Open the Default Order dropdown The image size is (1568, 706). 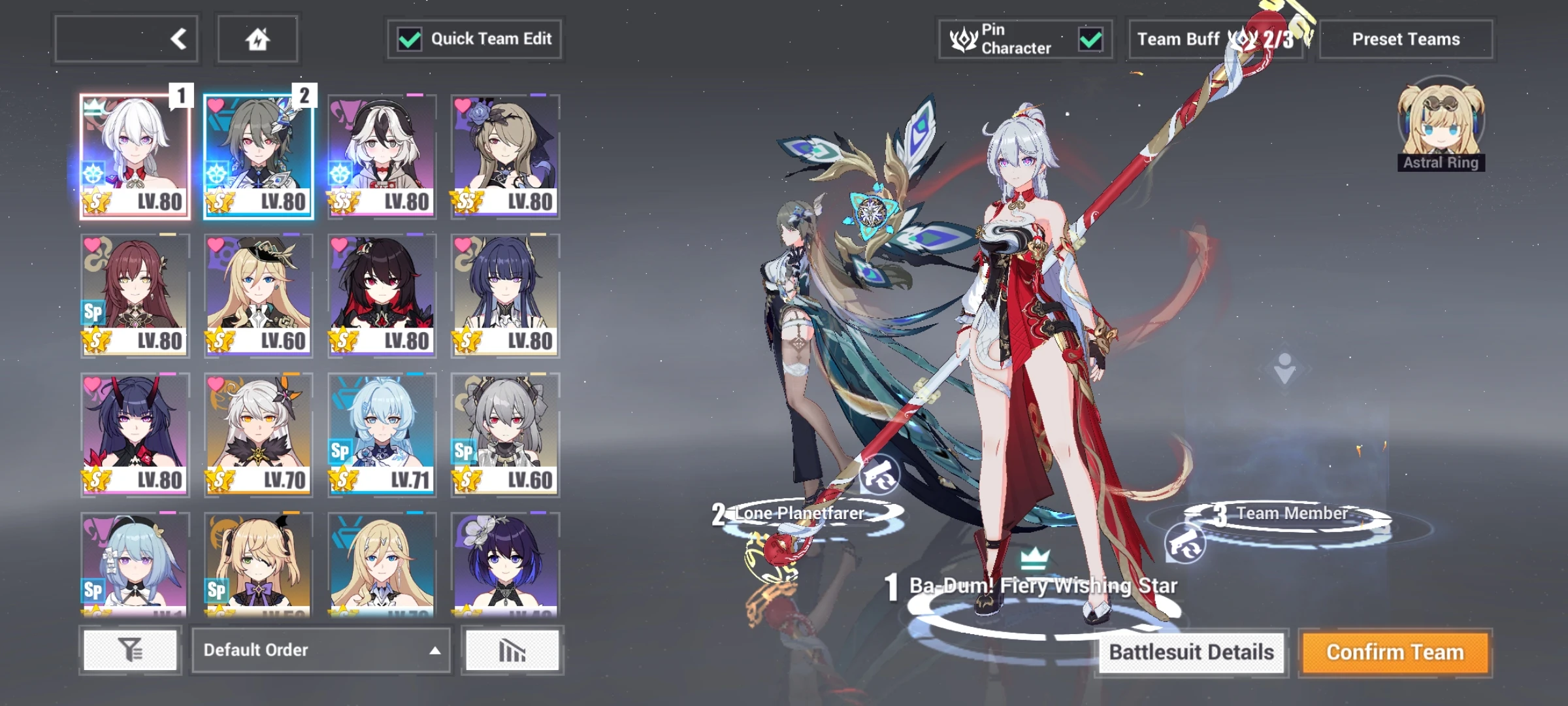pyautogui.click(x=320, y=650)
